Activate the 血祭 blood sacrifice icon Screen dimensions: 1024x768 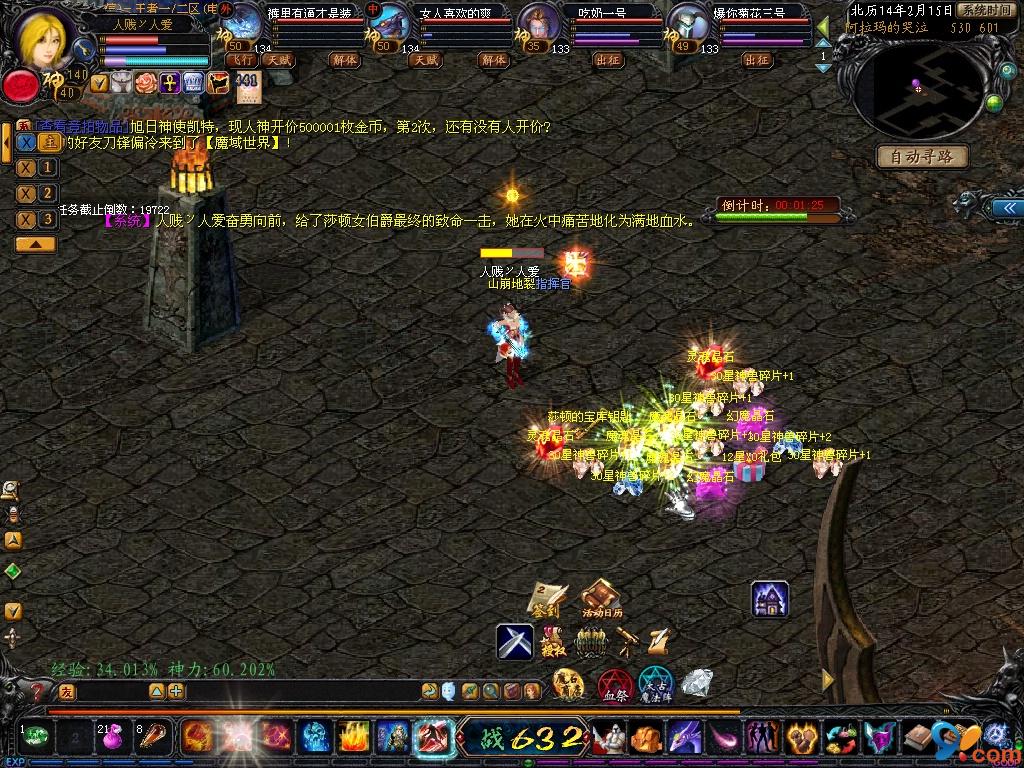point(615,686)
